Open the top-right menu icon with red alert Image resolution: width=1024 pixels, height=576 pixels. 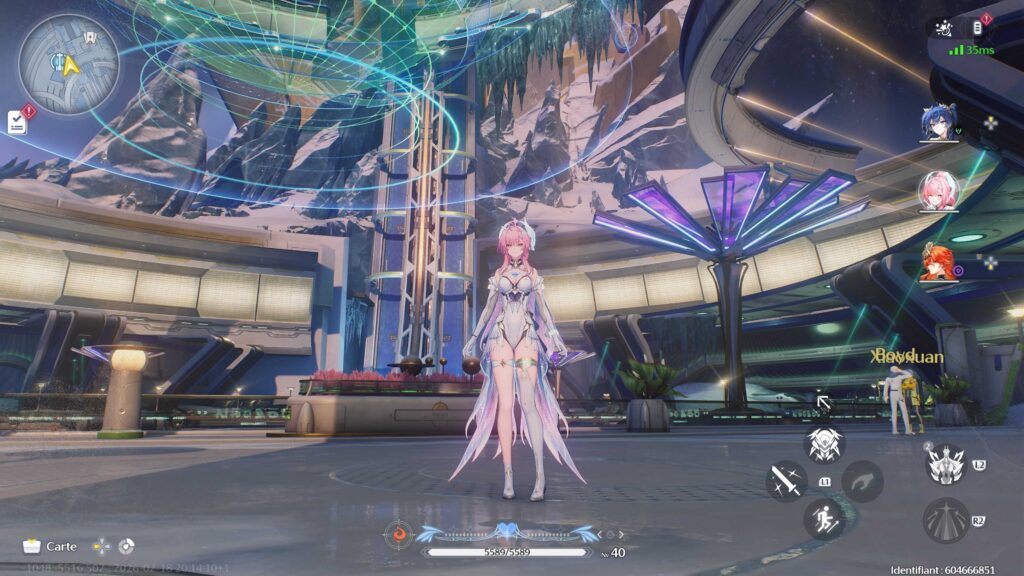click(978, 29)
